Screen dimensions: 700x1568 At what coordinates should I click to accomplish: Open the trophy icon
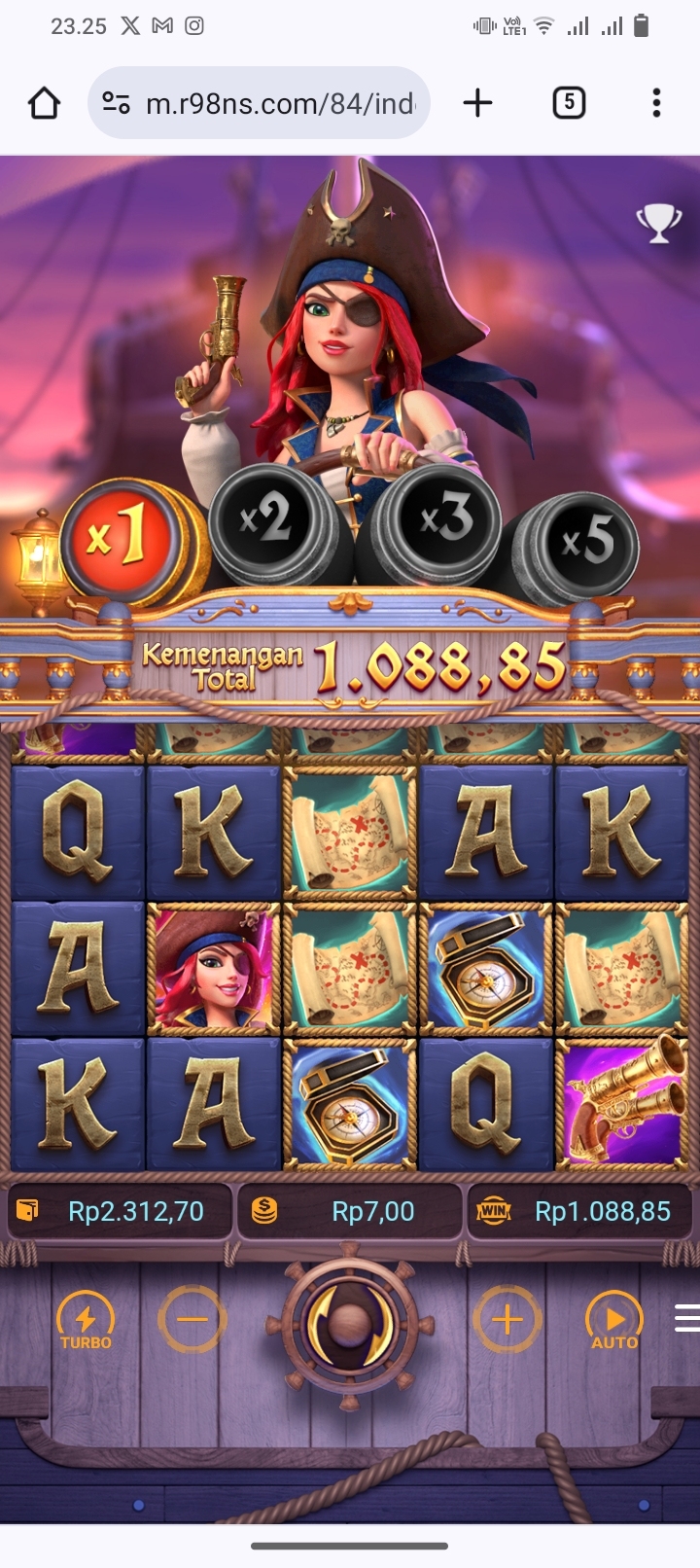[x=658, y=223]
